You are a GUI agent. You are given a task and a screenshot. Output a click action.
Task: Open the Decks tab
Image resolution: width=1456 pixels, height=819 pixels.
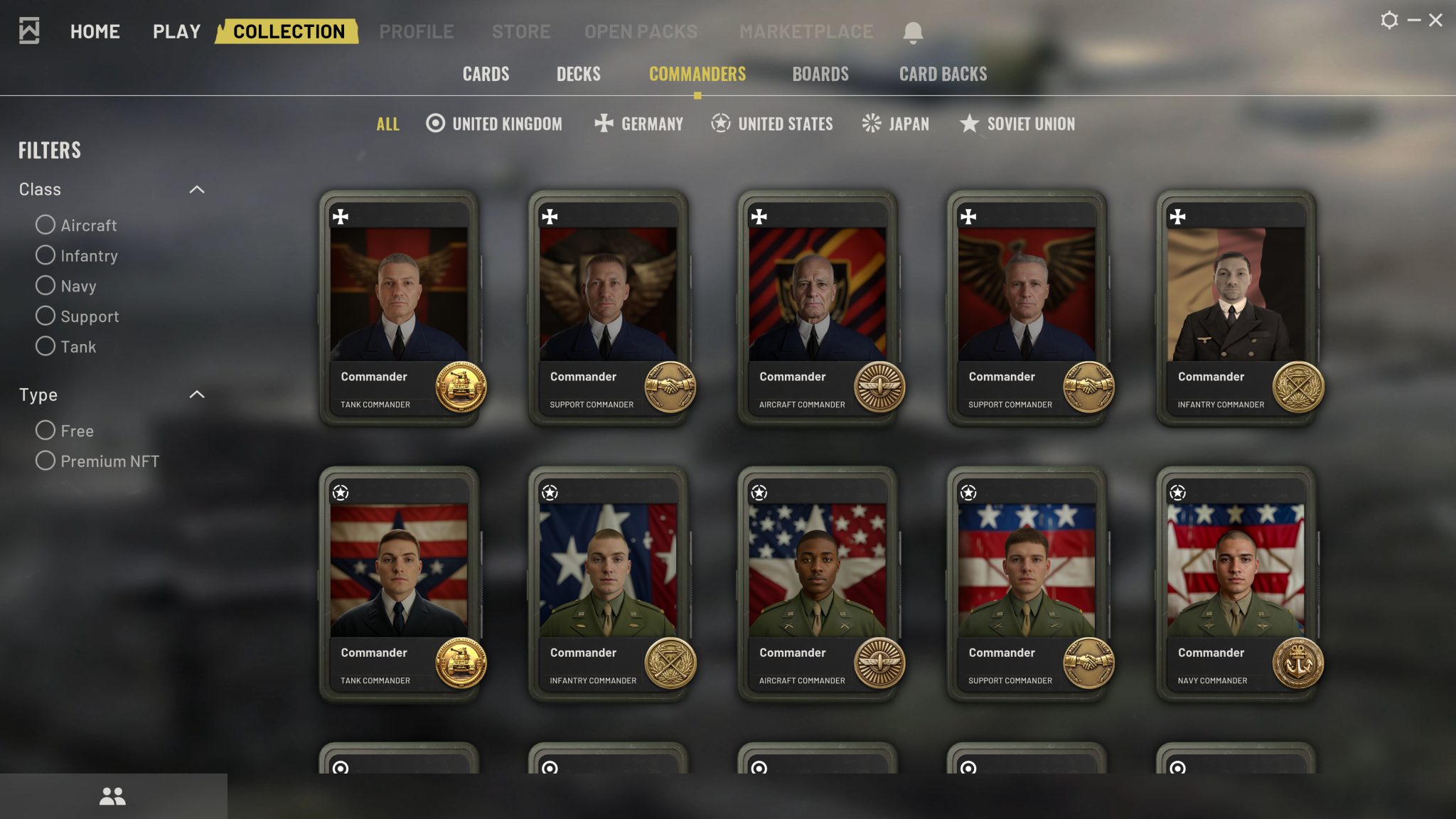tap(578, 74)
